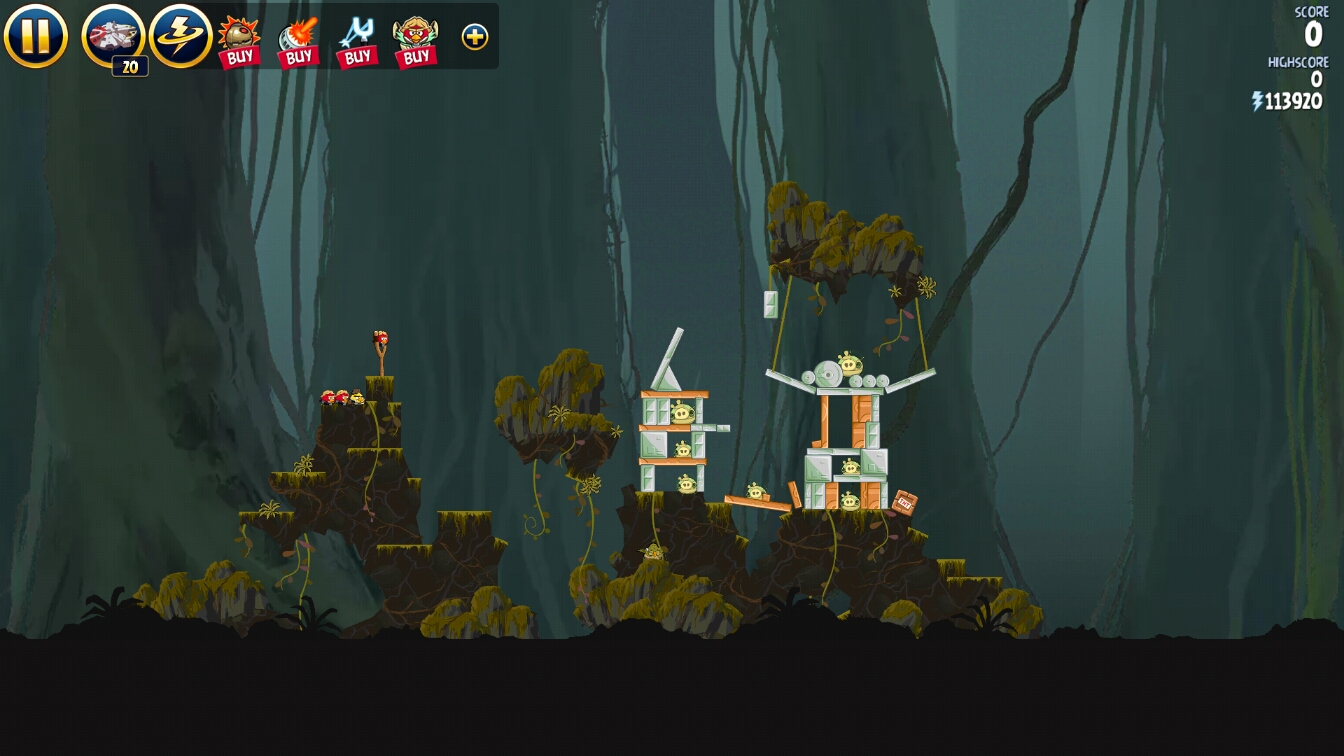Buy the thermal detonator droid power-up
This screenshot has width=1344, height=756.
pos(239,40)
